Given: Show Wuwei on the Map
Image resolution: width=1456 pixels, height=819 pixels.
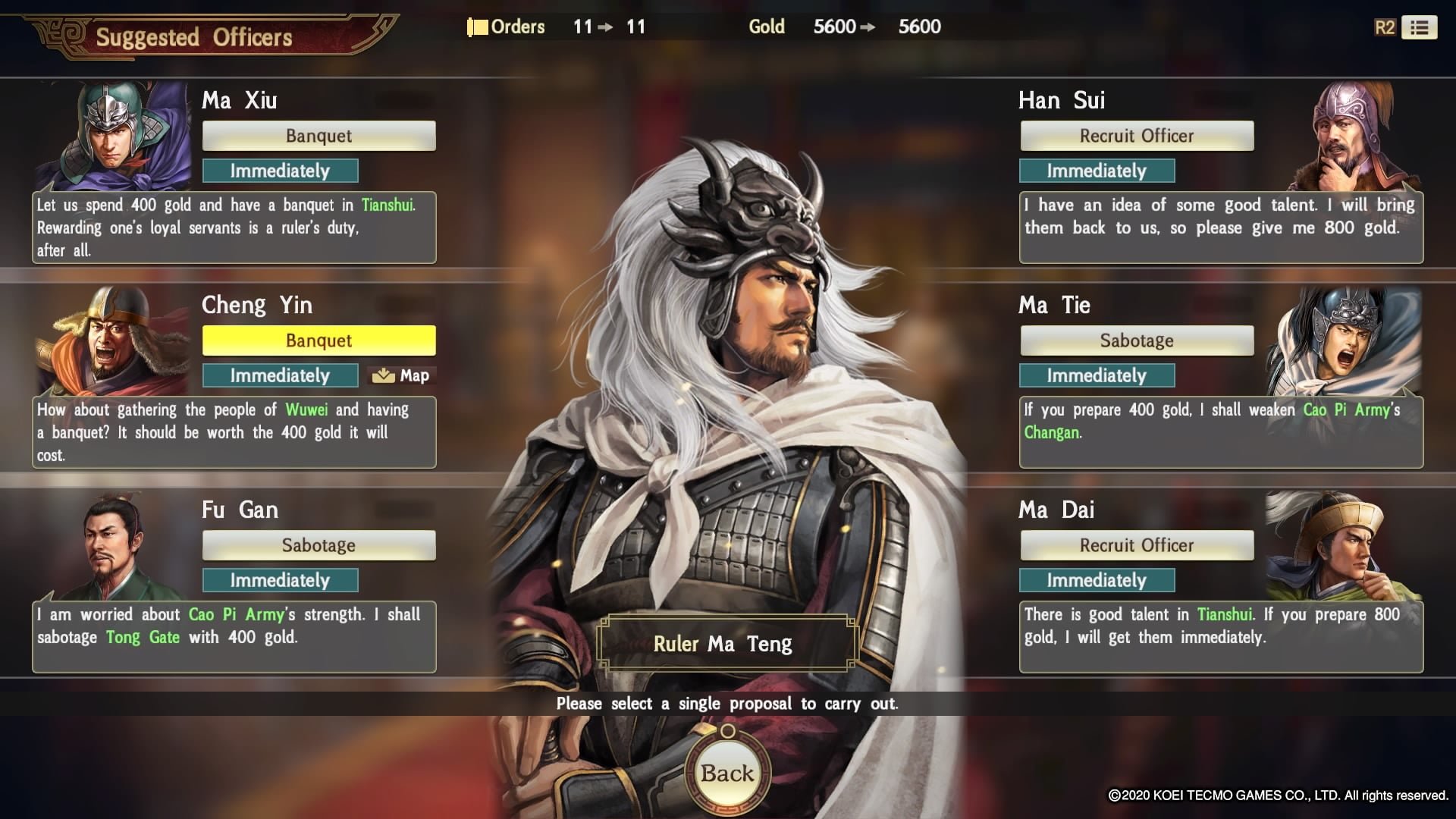Looking at the screenshot, I should pos(402,375).
